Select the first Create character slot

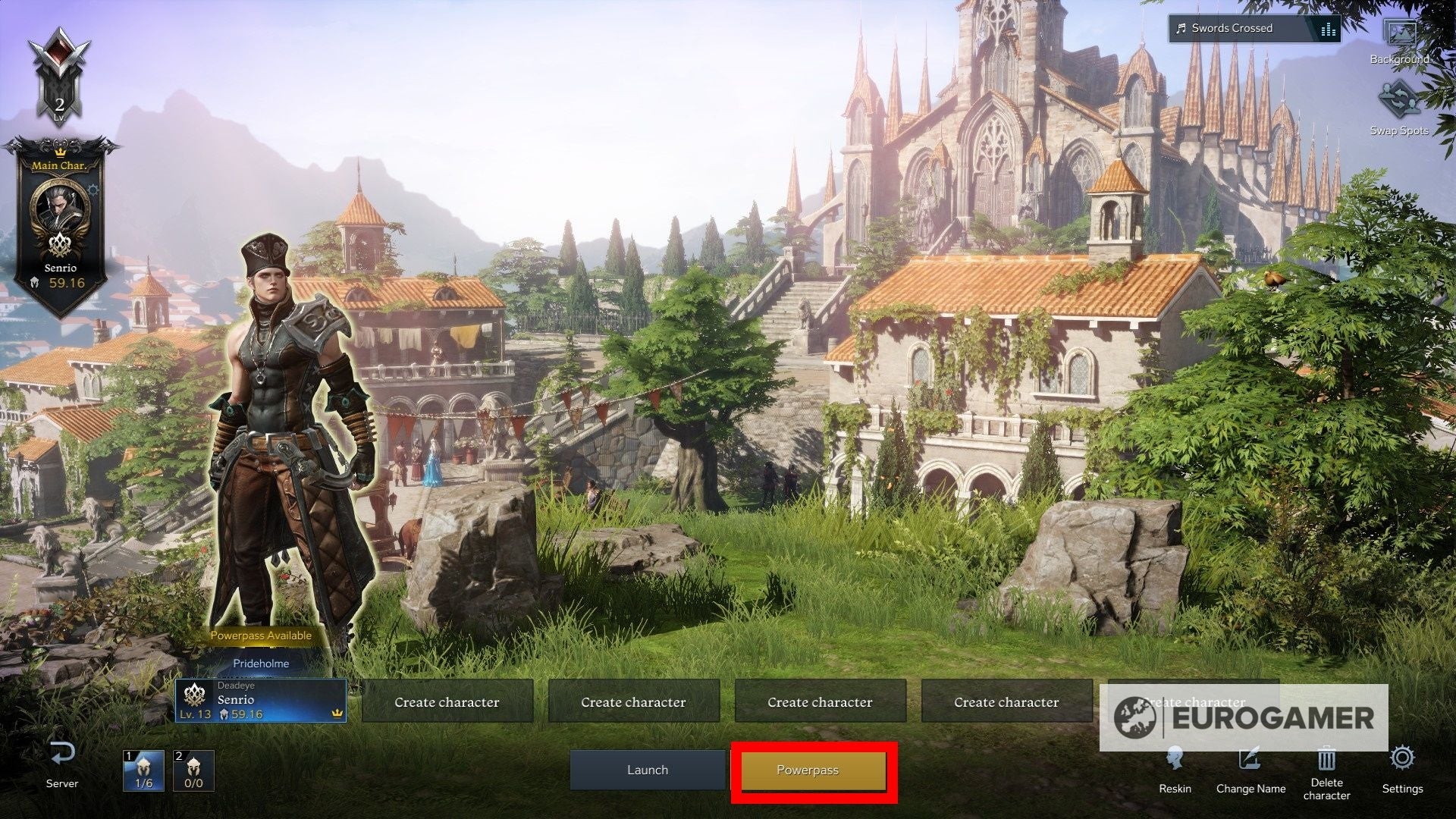pyautogui.click(x=447, y=701)
